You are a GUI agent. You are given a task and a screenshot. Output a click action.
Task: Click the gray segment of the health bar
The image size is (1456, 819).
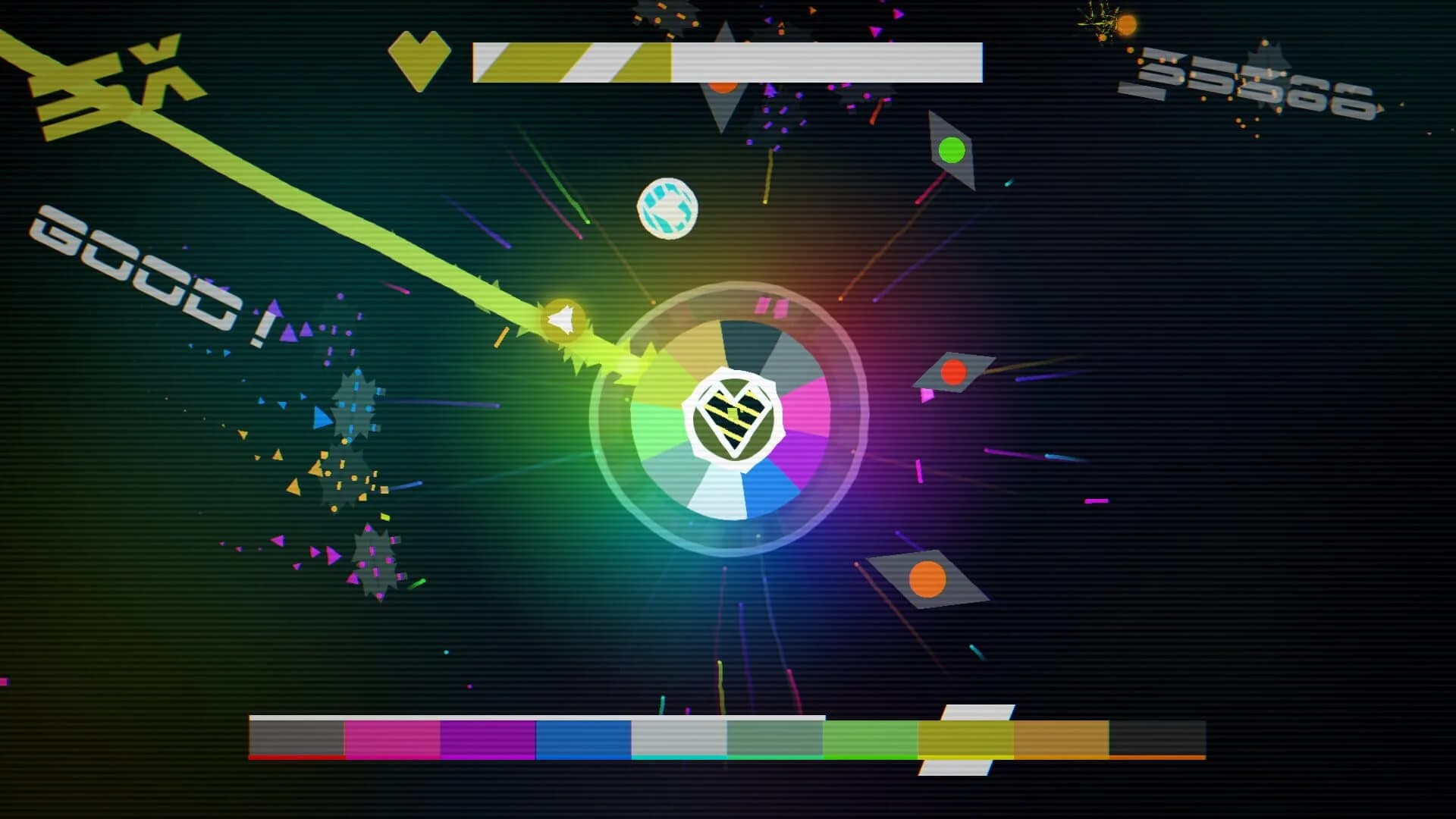827,64
